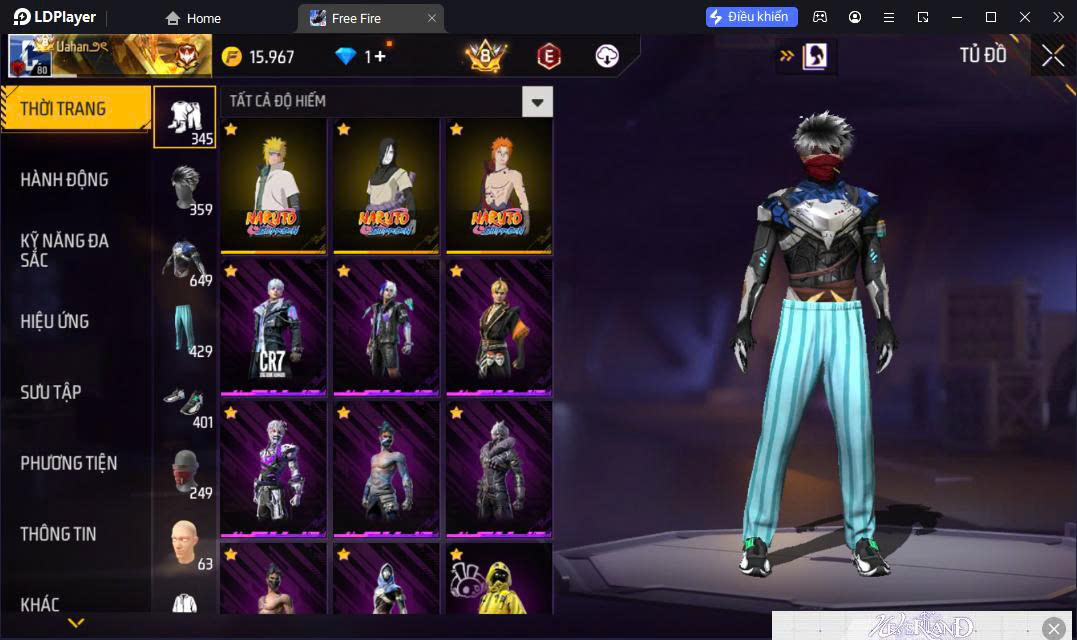Select the outfit sets subcategory with 345 items
Viewport: 1077px width, 640px height.
184,117
